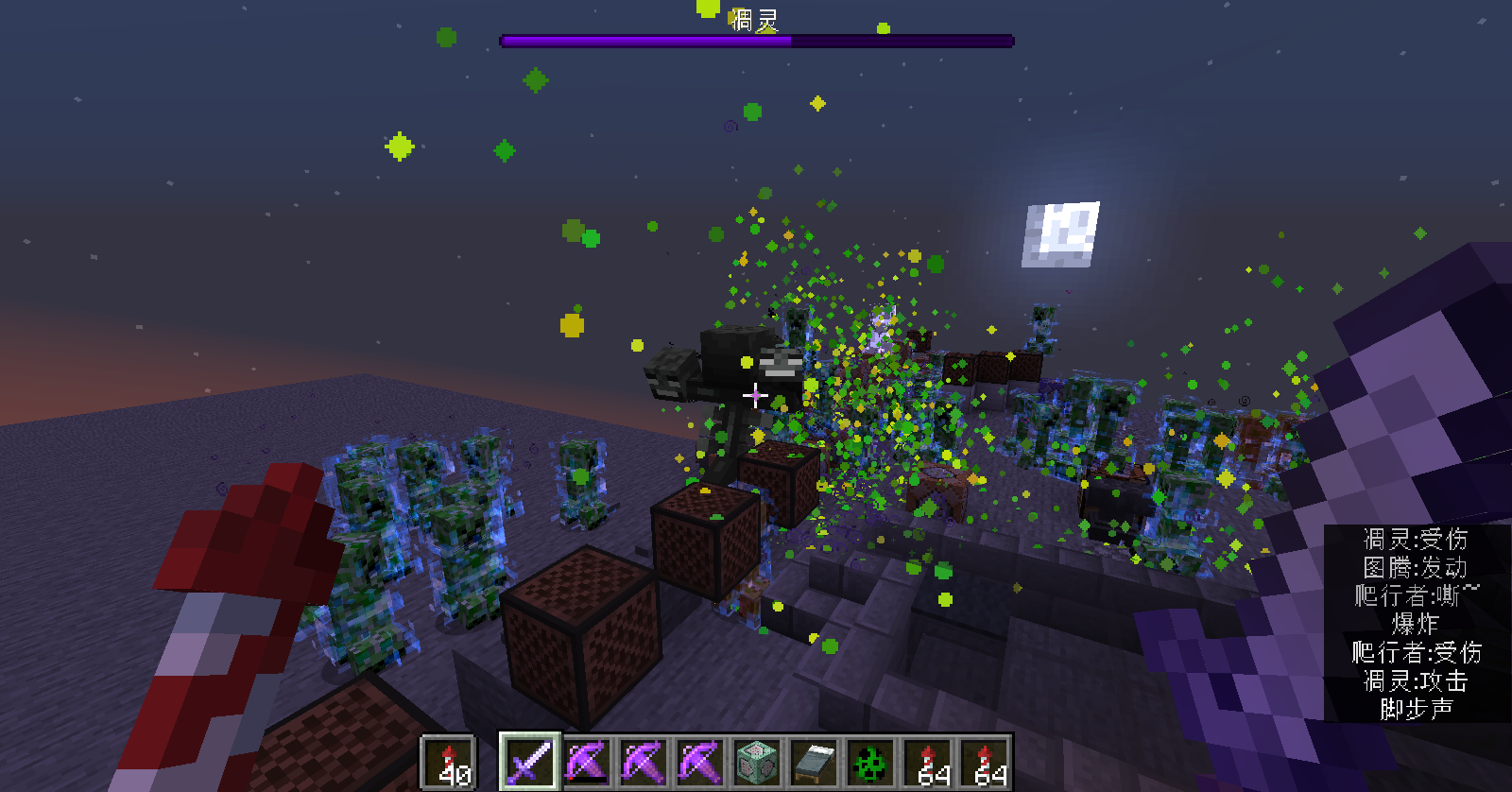Select the crossbow showing a durability bar

click(x=586, y=761)
